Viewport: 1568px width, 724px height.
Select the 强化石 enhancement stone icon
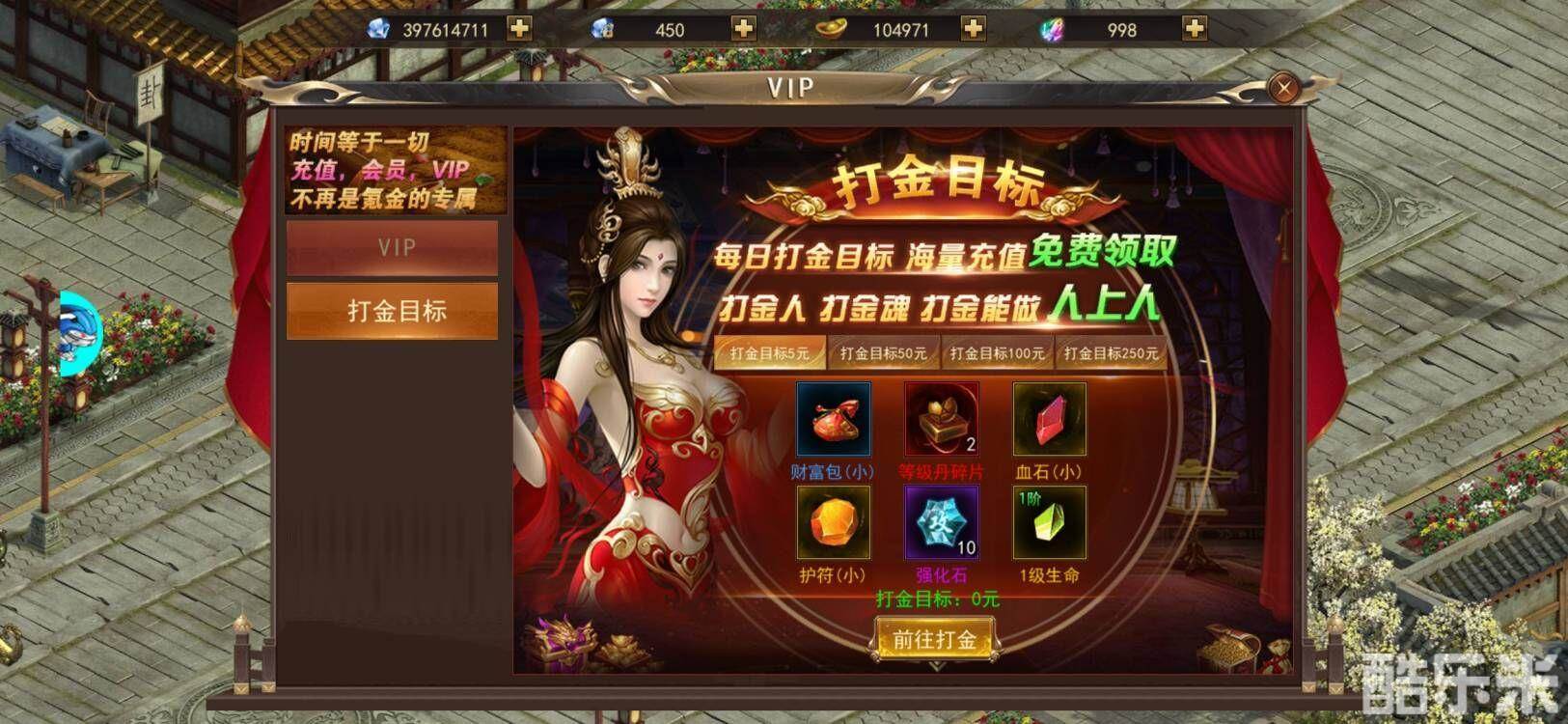click(x=941, y=522)
